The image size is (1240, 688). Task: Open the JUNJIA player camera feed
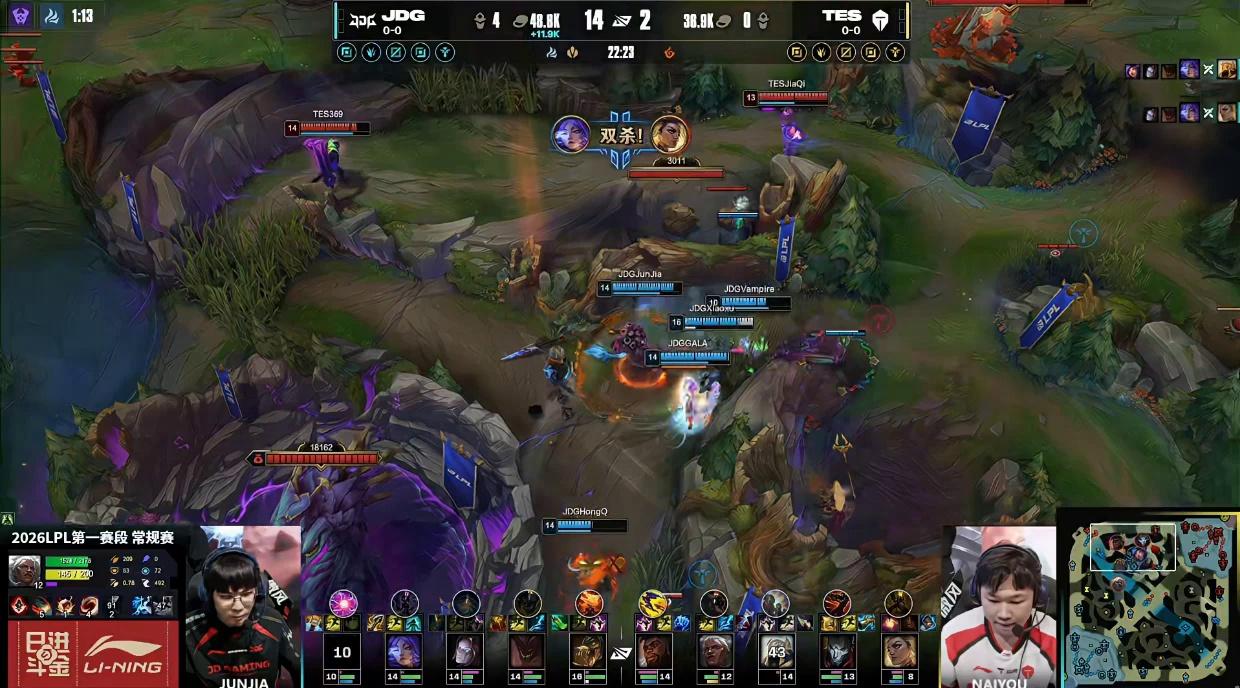(244, 605)
